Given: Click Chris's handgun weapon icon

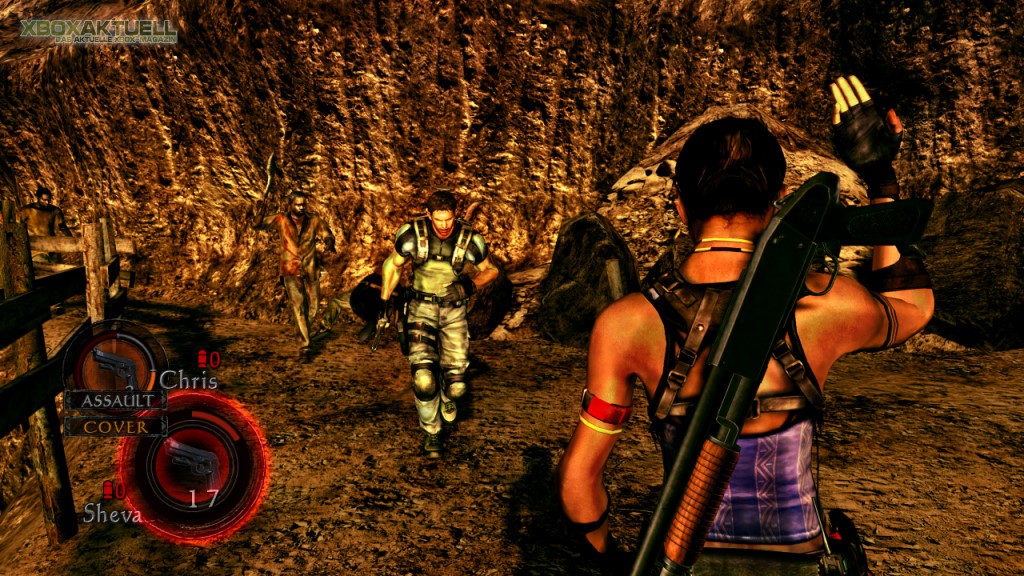Looking at the screenshot, I should (x=114, y=366).
